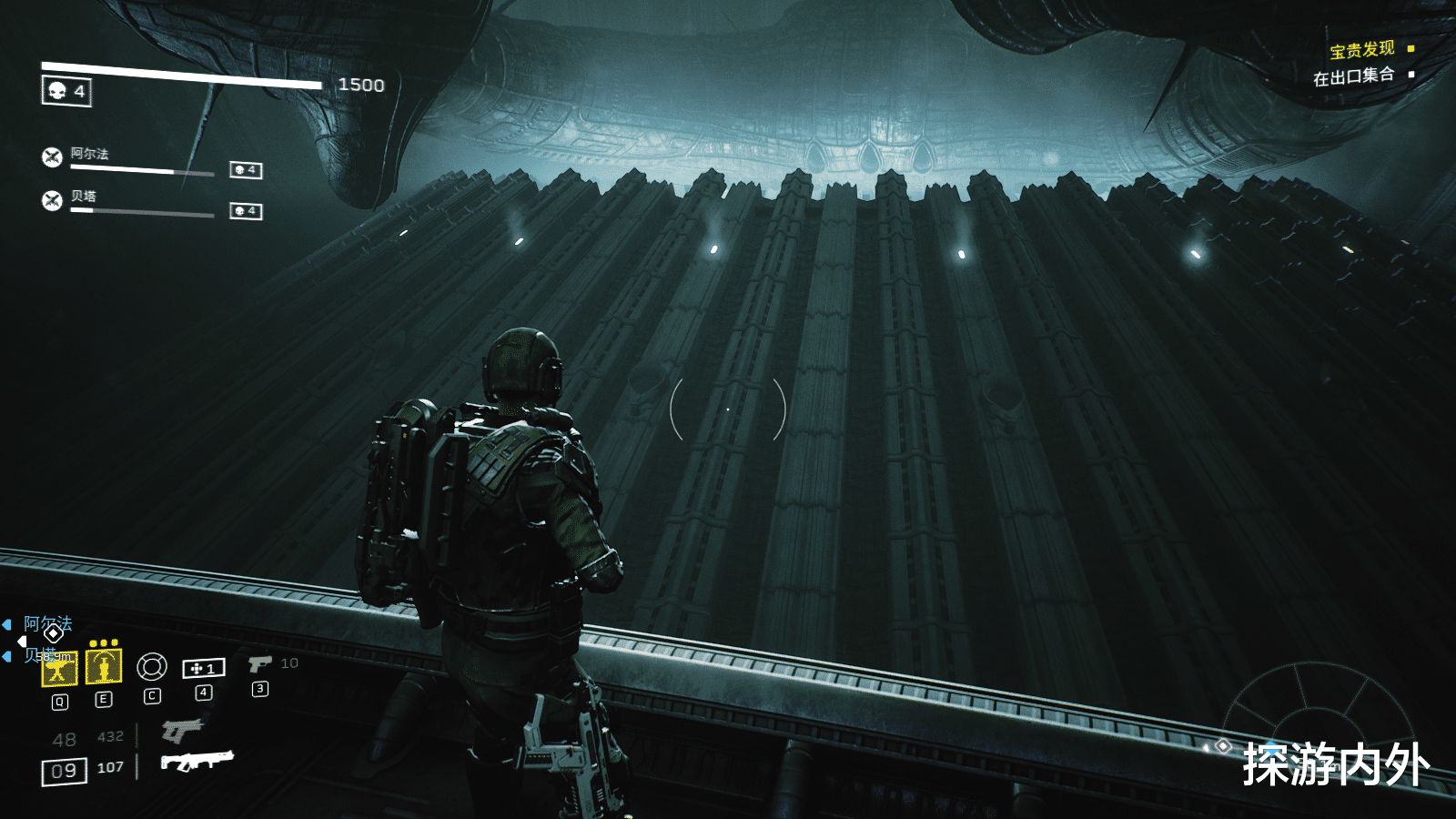Switch to the grey handgun weapon
This screenshot has width=1456, height=819.
tap(182, 730)
